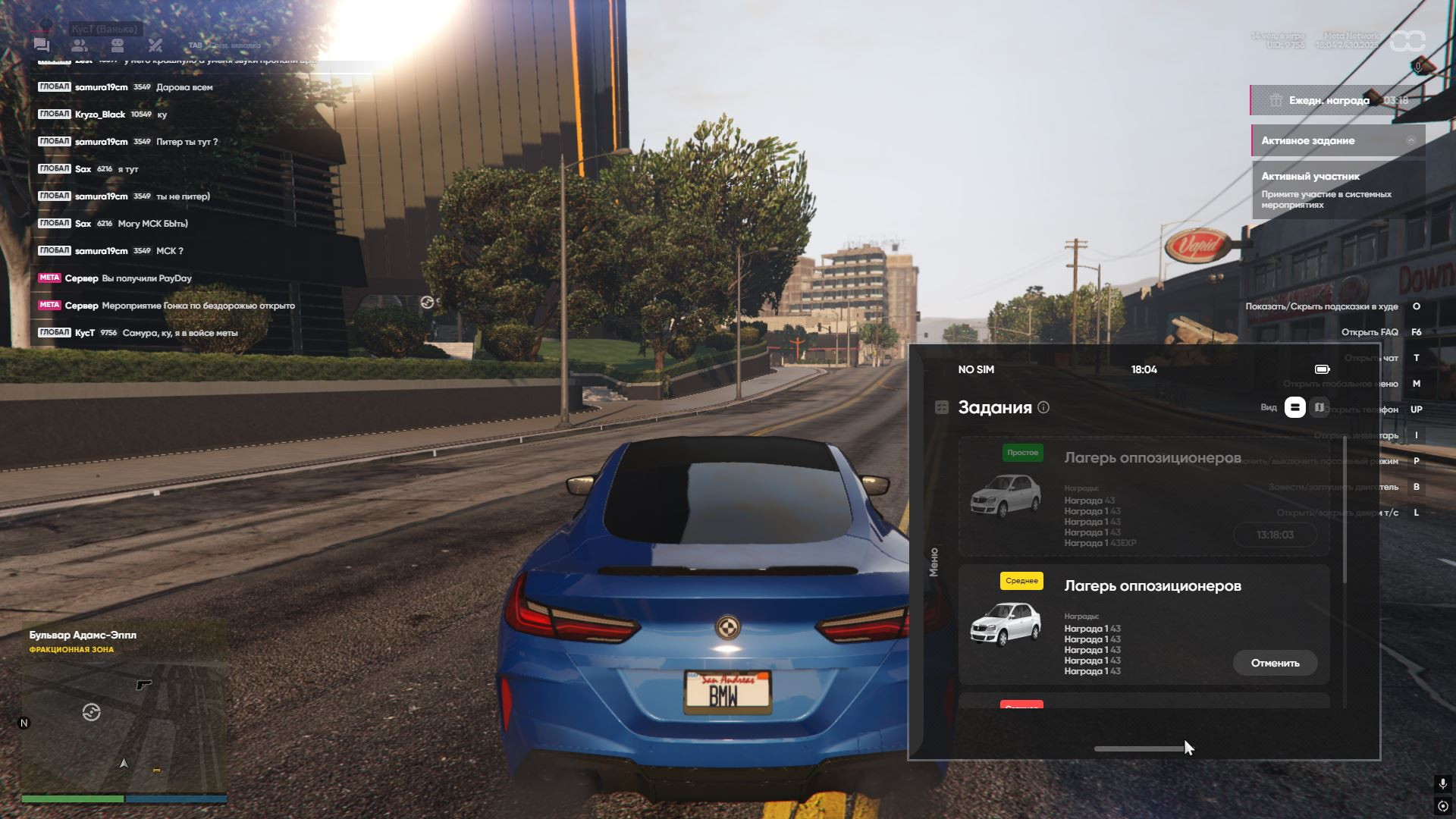
Task: Click the minimap
Action: (x=124, y=713)
